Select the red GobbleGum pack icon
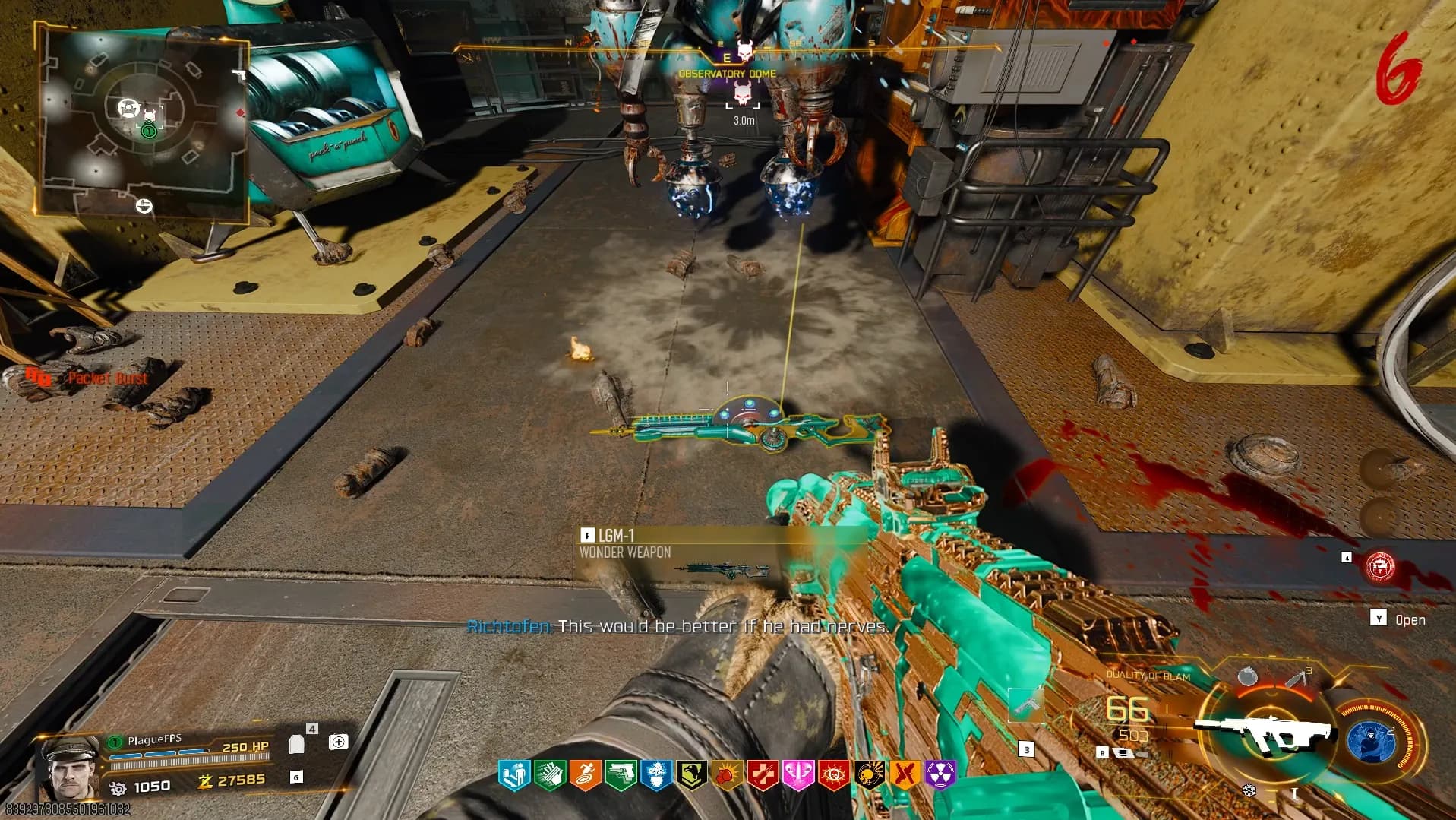This screenshot has height=820, width=1456. (1379, 567)
